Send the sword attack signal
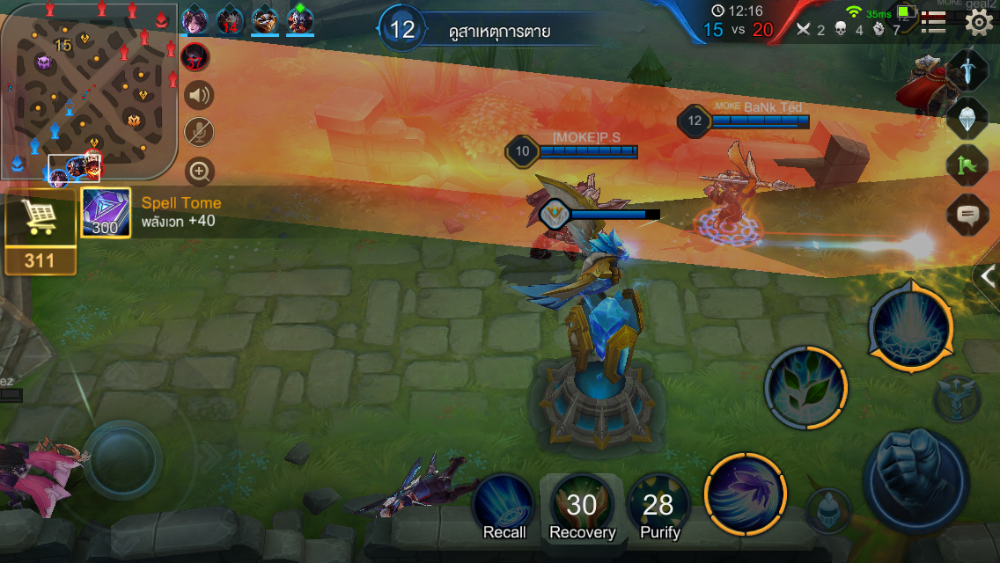Viewport: 1000px width, 563px height. click(x=967, y=69)
